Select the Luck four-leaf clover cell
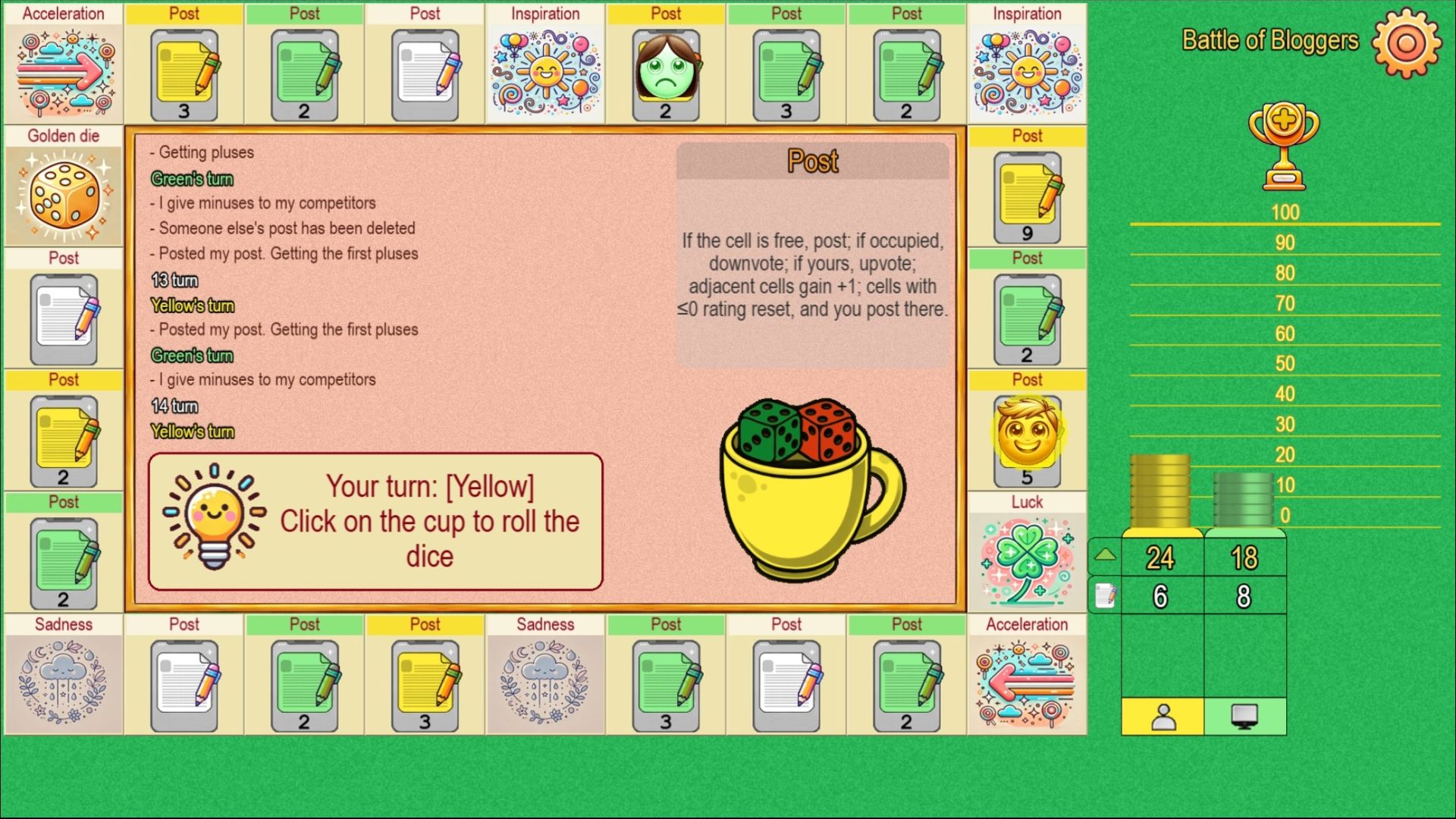Screen dimensions: 1456x819 [x=1028, y=561]
